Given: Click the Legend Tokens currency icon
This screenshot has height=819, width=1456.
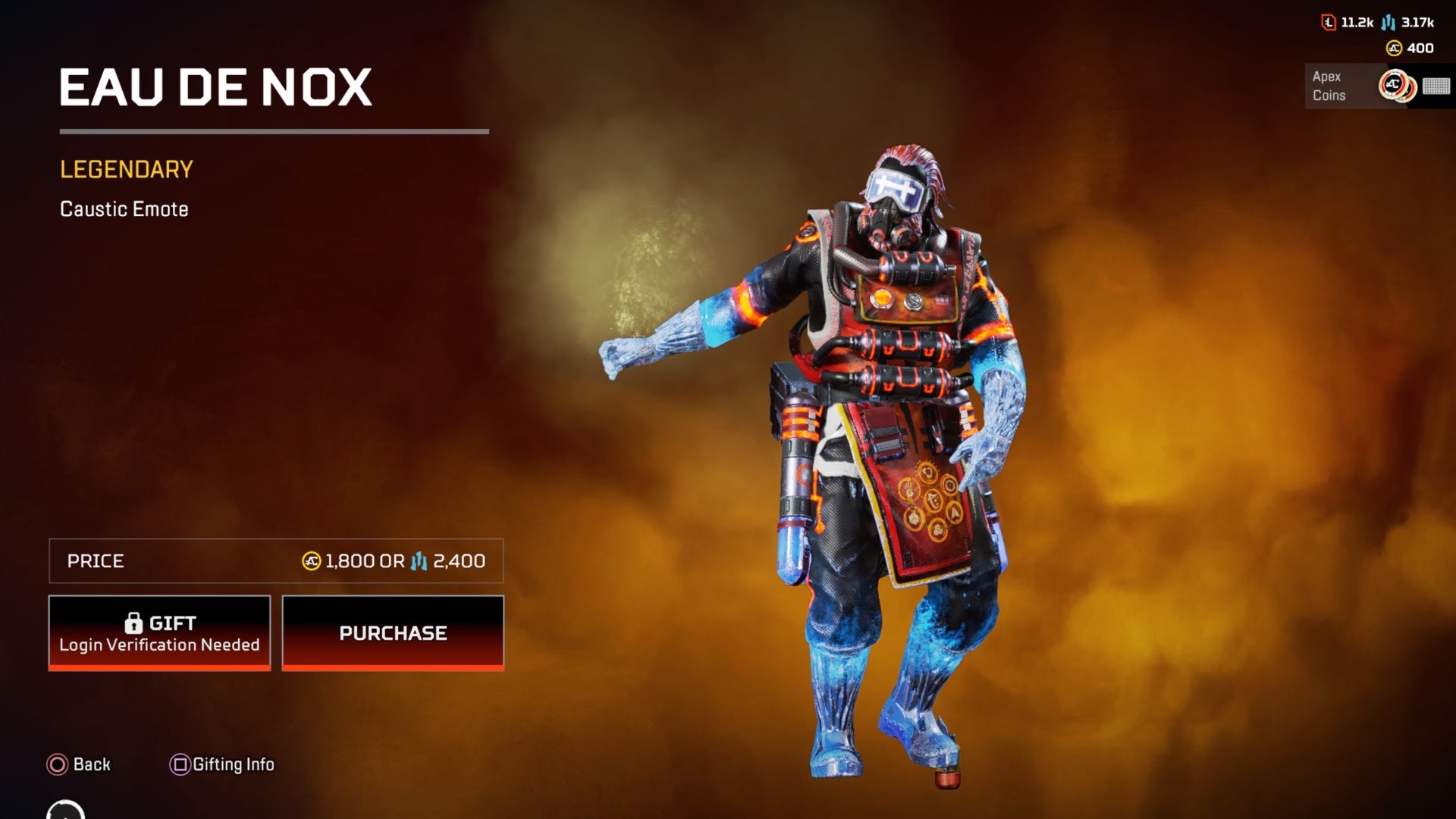Looking at the screenshot, I should point(1329,22).
